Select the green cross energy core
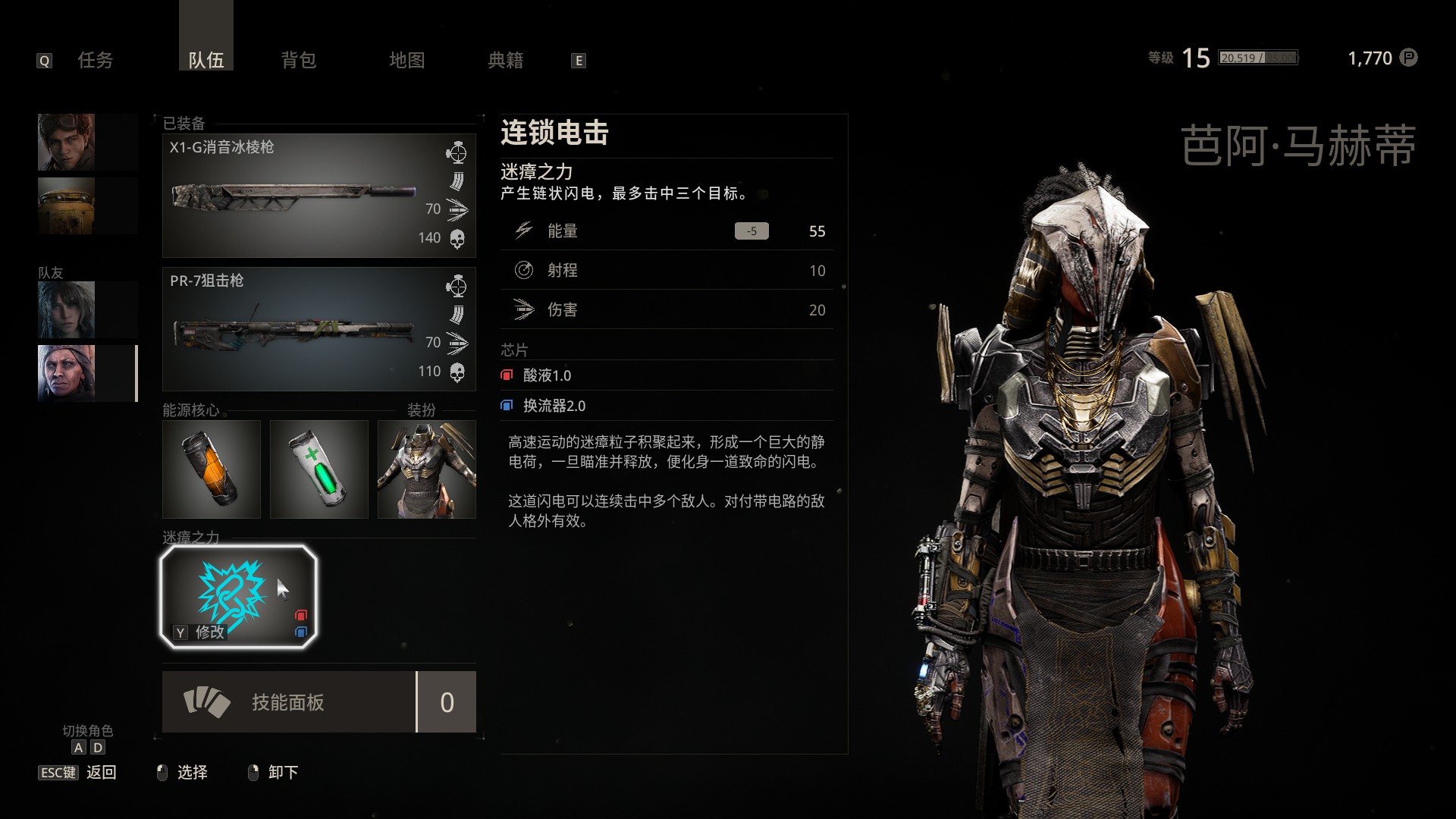This screenshot has height=819, width=1456. tap(319, 469)
